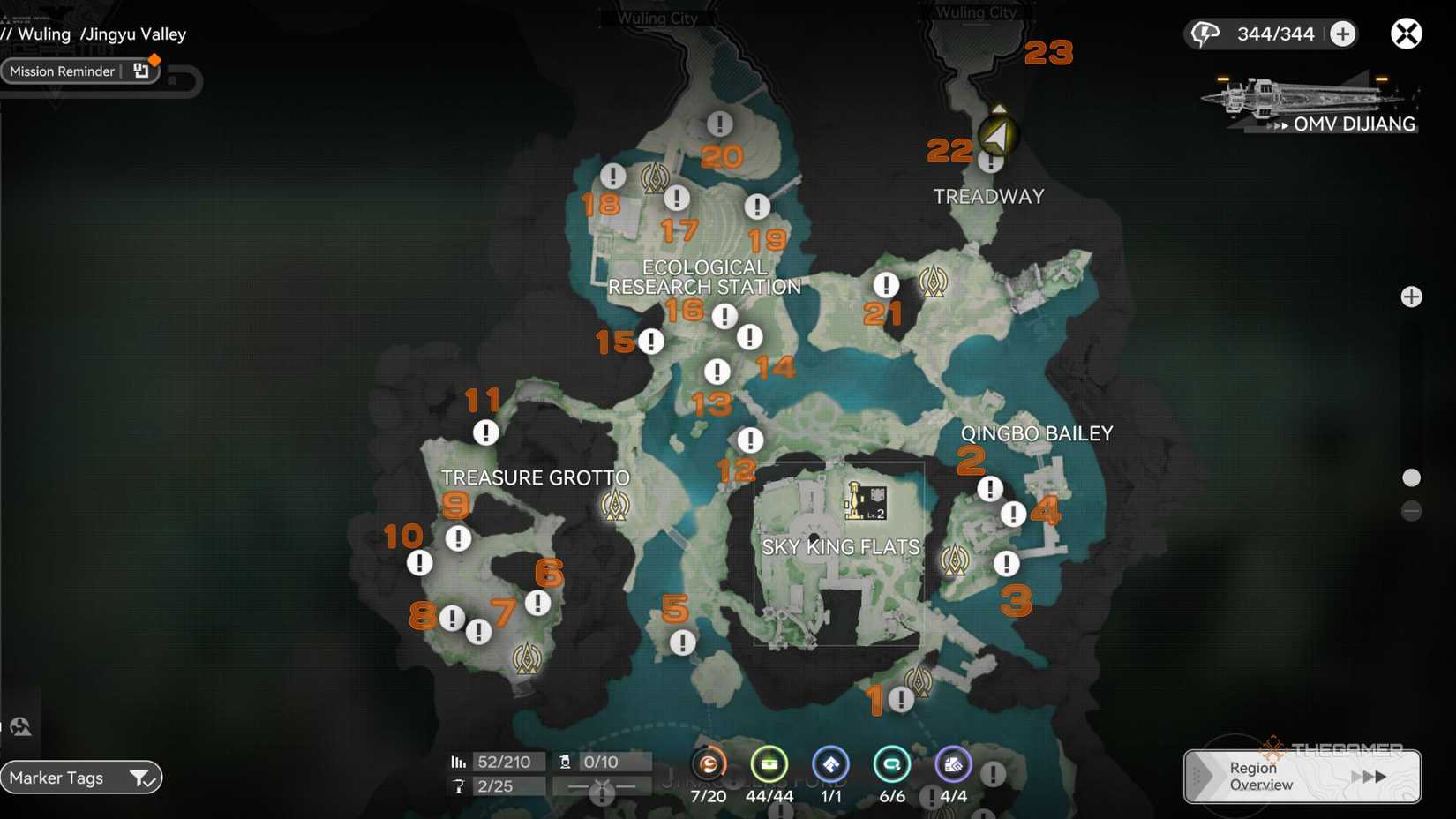Open the green chest counter showing 44/44
This screenshot has height=819, width=1456.
(769, 764)
